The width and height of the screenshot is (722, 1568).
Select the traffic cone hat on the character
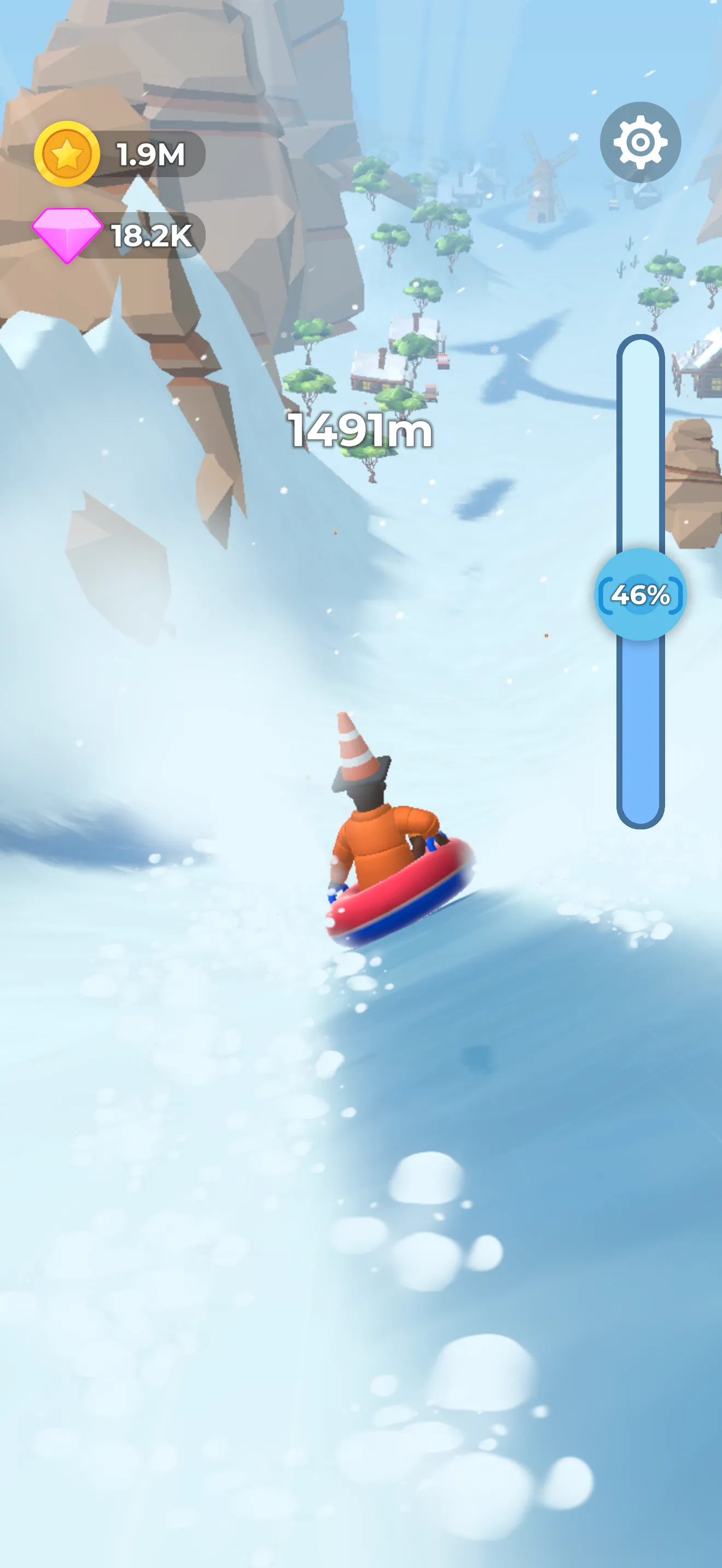(353, 752)
